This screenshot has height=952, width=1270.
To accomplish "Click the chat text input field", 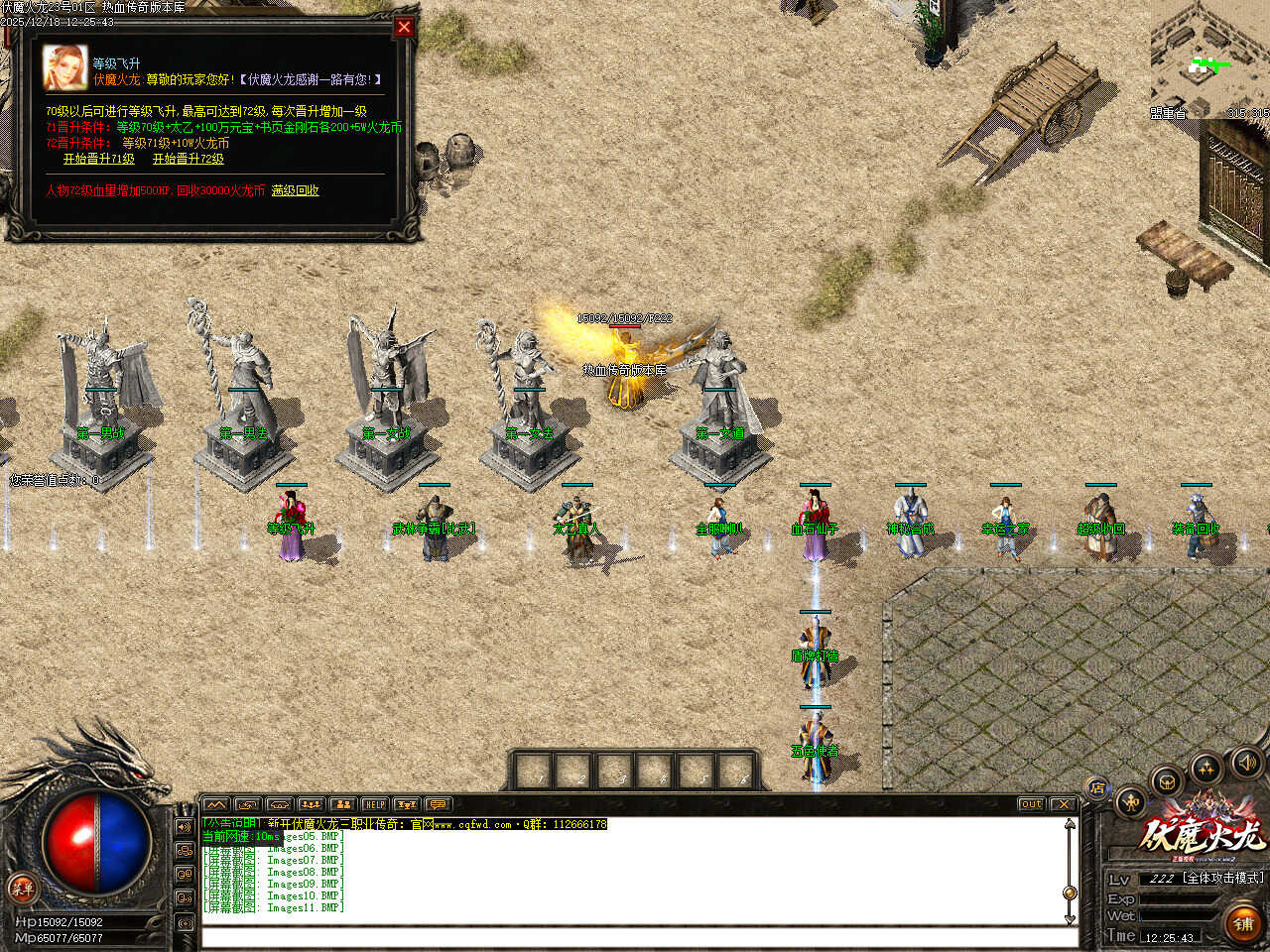I will pos(635,937).
